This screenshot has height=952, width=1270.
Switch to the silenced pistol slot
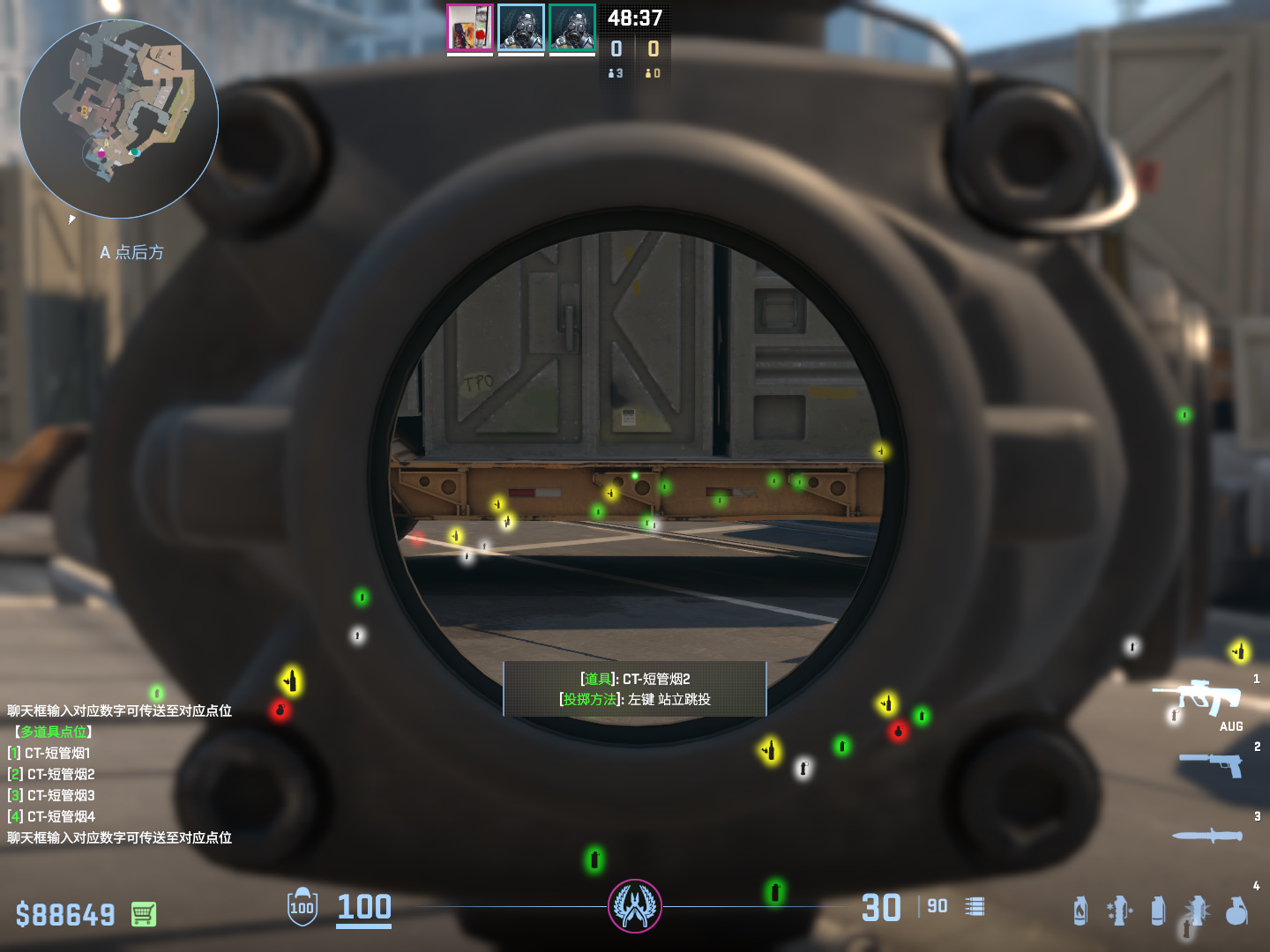tap(1210, 764)
